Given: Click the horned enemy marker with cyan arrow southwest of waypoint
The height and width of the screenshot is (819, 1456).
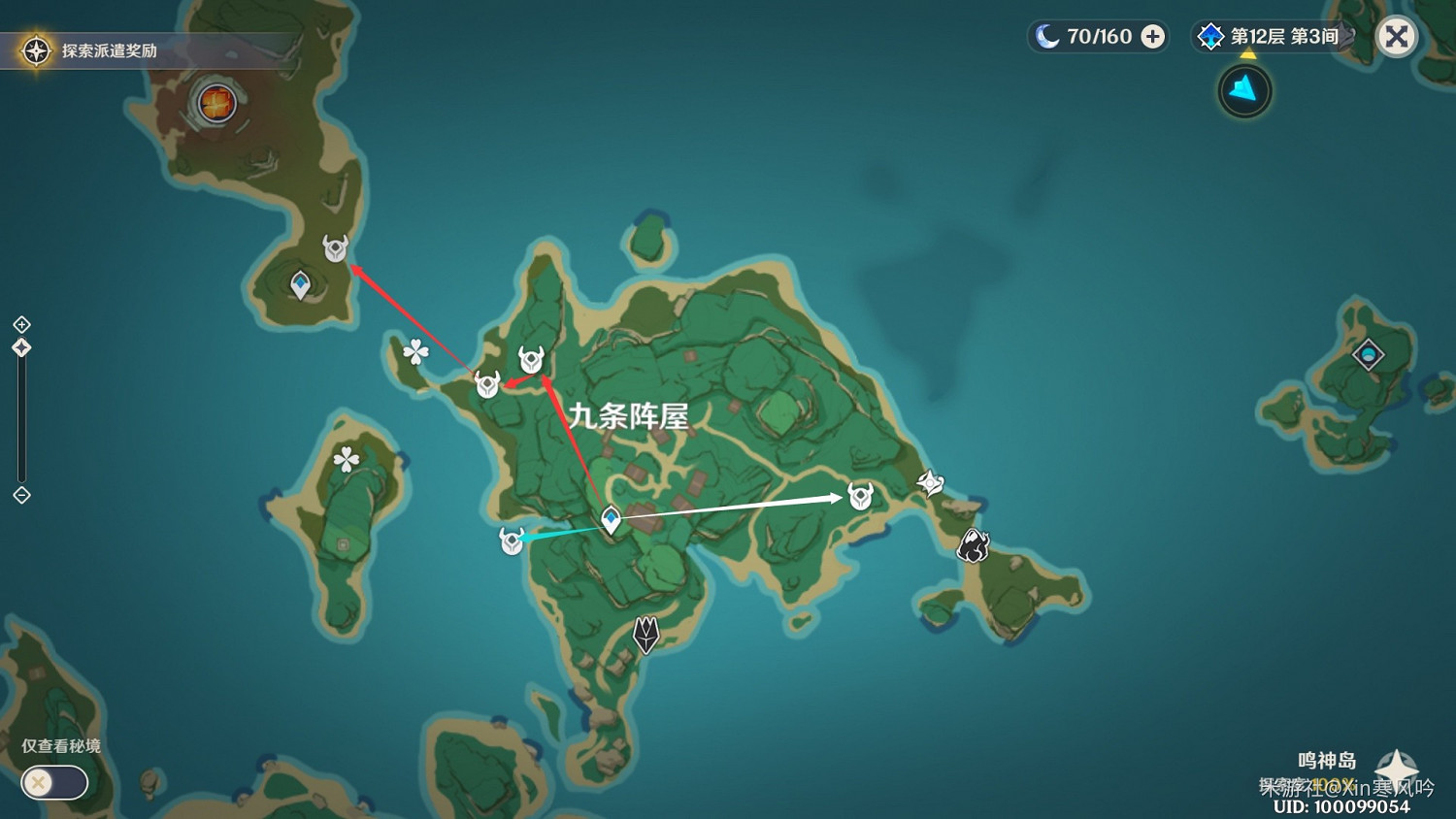Looking at the screenshot, I should (x=510, y=541).
